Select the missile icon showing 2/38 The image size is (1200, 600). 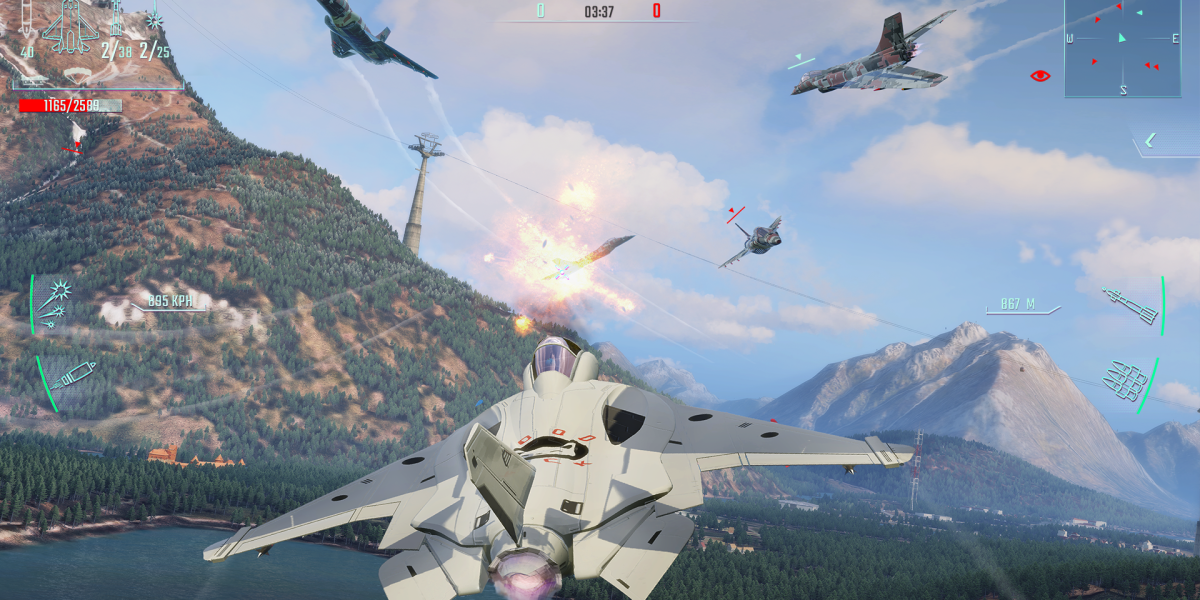(116, 22)
